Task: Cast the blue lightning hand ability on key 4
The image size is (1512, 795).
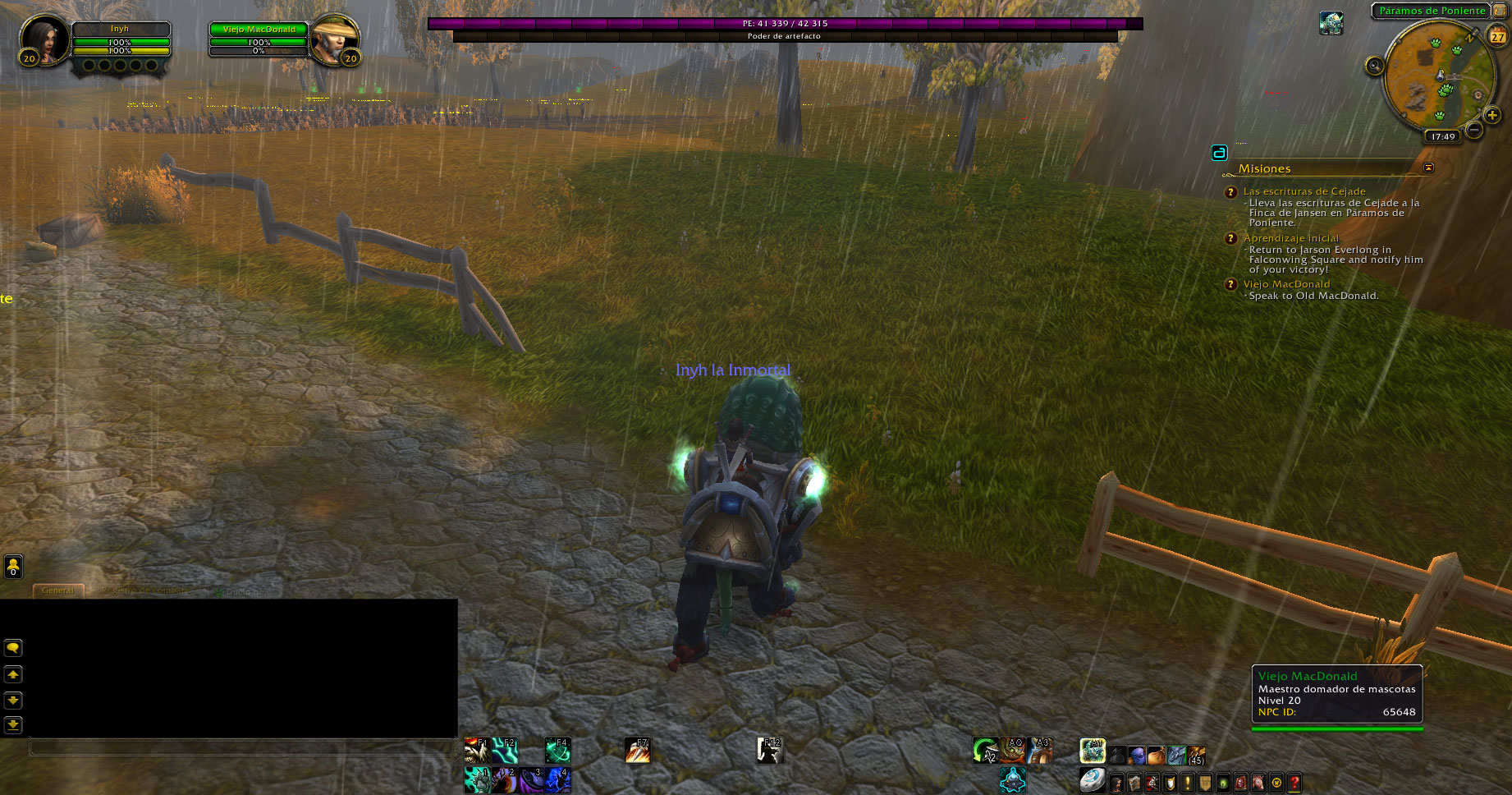Action: click(557, 779)
